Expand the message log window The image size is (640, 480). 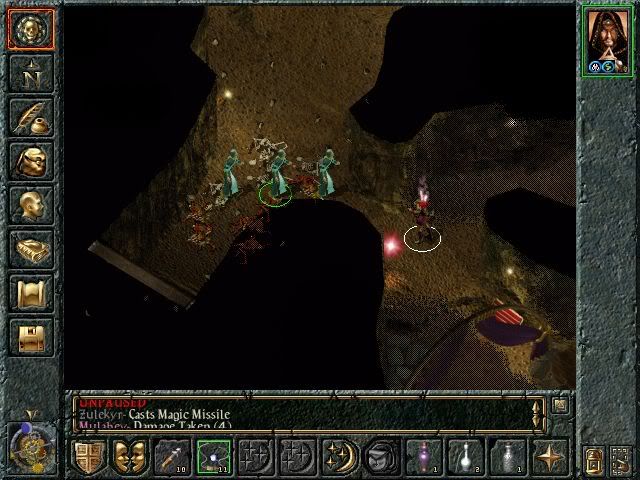(x=559, y=407)
